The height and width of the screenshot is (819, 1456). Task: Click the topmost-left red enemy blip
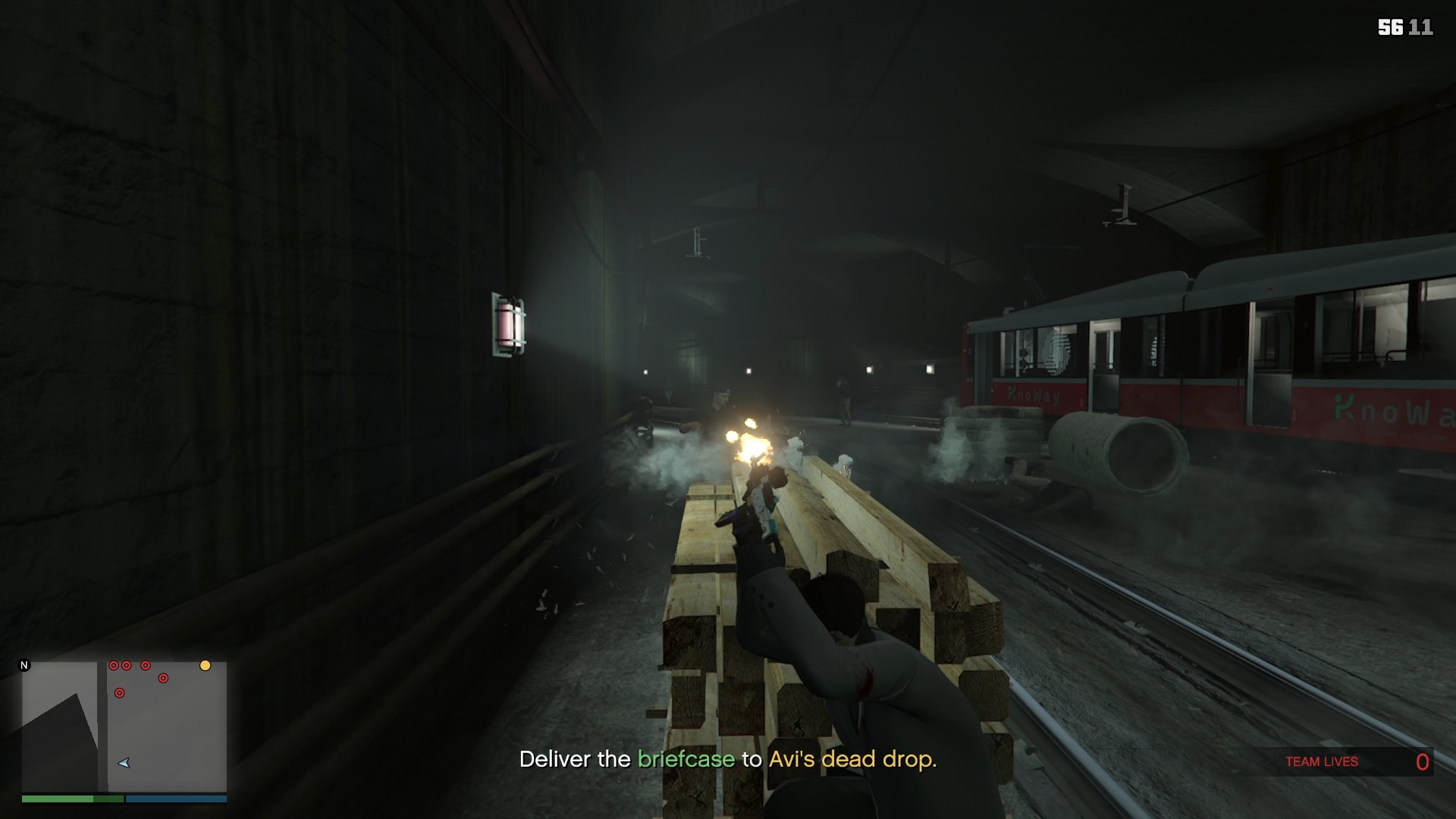[x=114, y=665]
